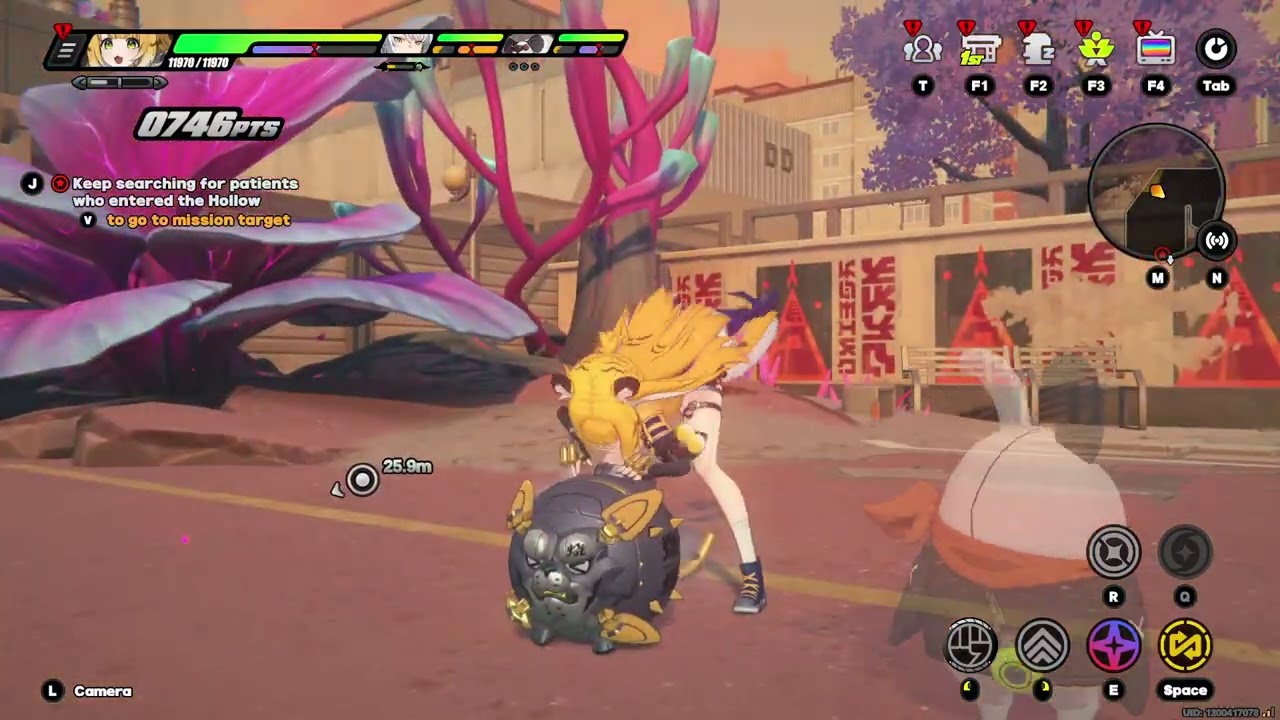Switch to the white-haired teammate portrait
1280x720 pixels.
coord(408,45)
